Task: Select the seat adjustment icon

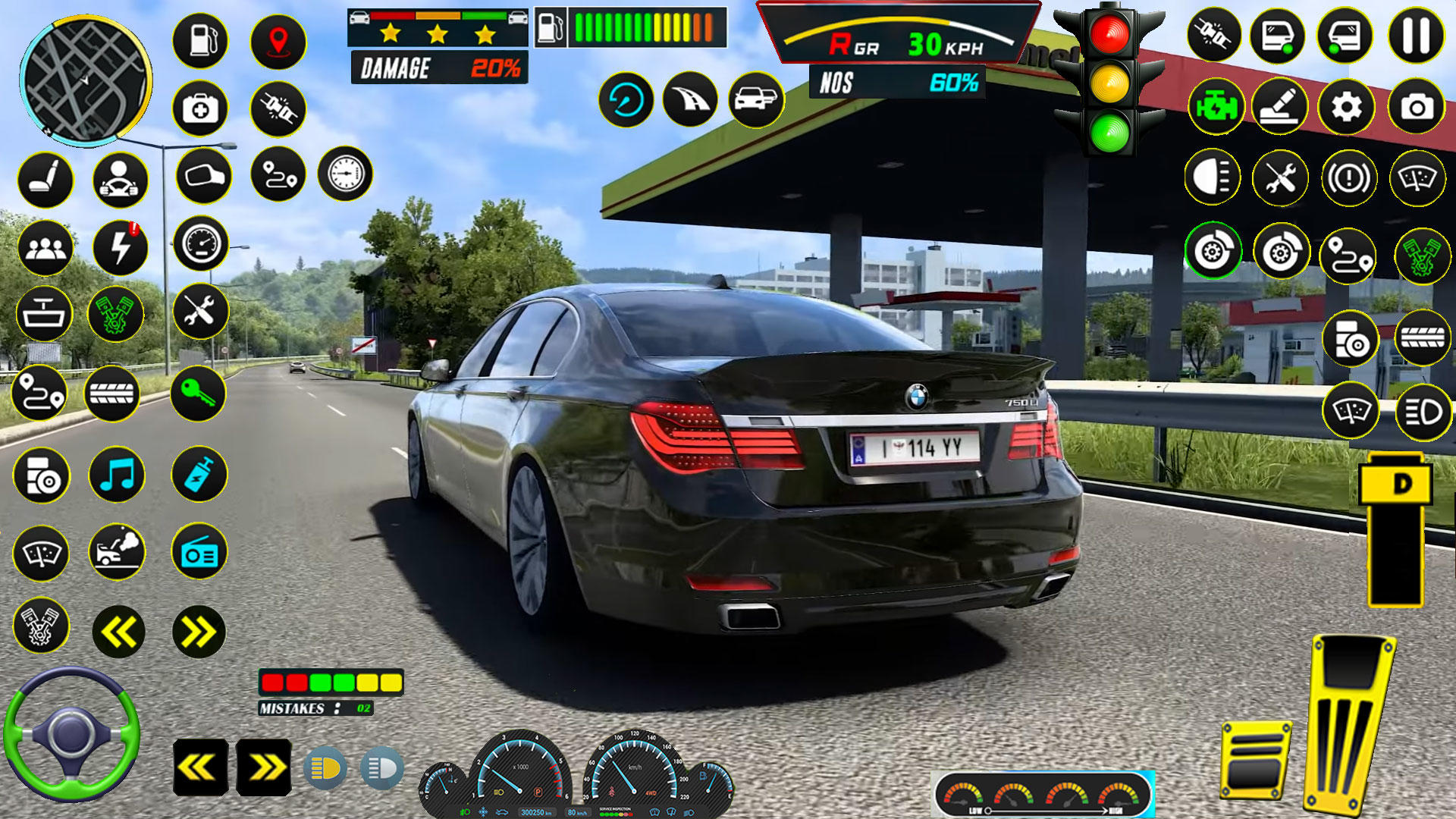Action: pos(45,180)
